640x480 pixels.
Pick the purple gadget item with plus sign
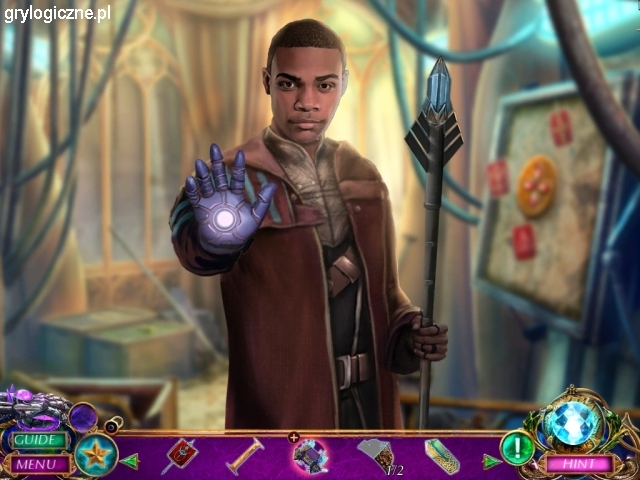pos(310,455)
